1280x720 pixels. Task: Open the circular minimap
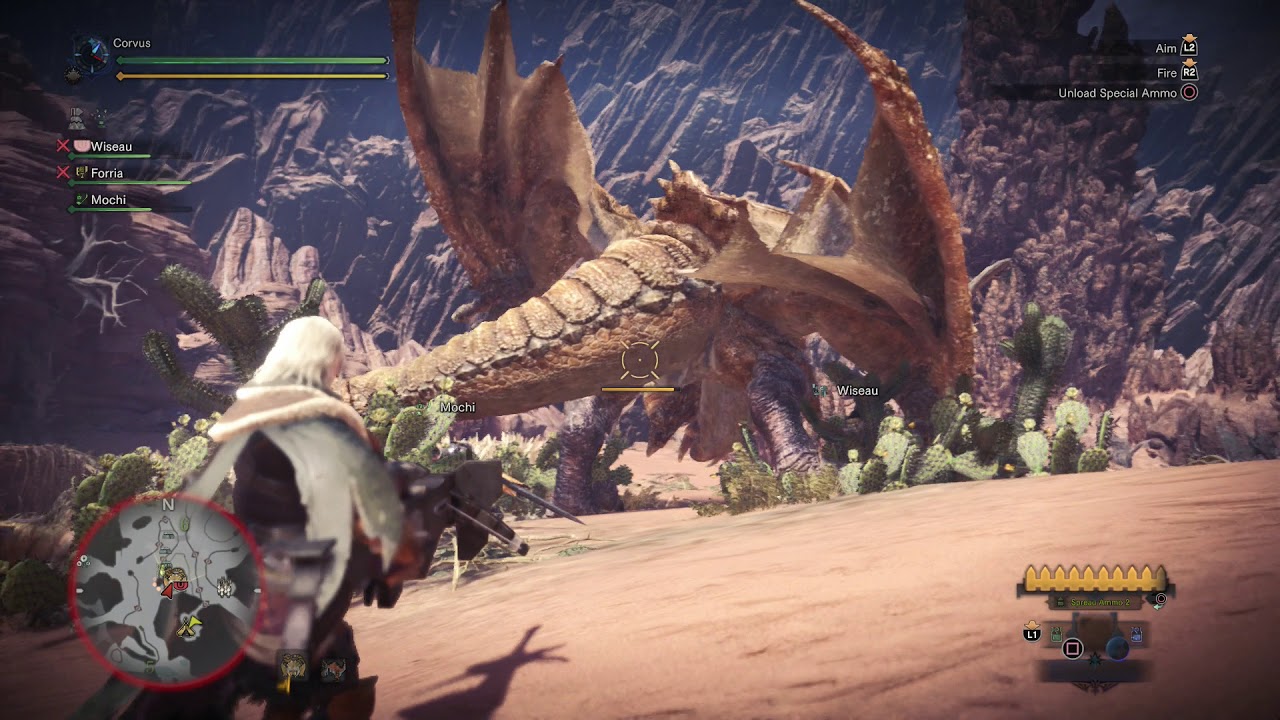[168, 592]
